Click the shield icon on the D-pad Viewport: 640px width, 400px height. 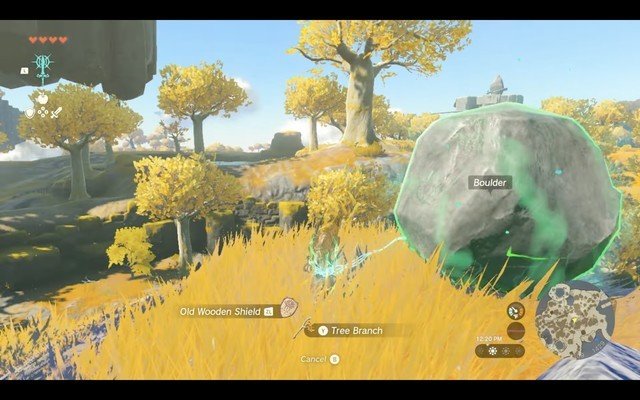tap(30, 113)
